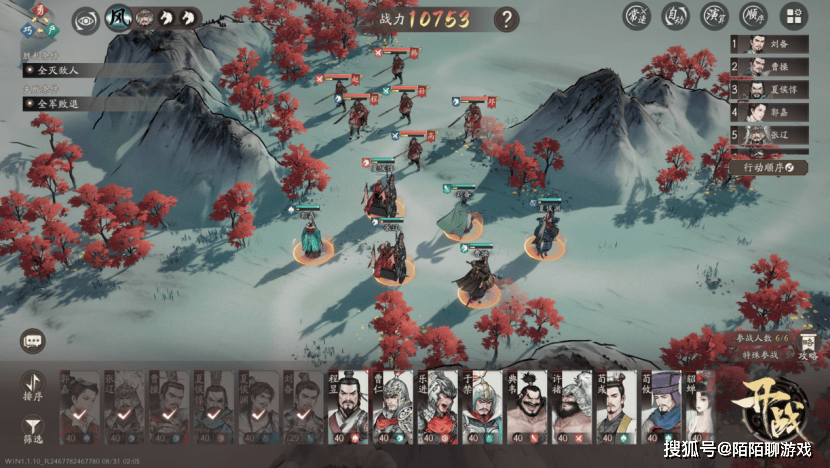
Task: Select the 程昱 hero card
Action: coord(349,408)
